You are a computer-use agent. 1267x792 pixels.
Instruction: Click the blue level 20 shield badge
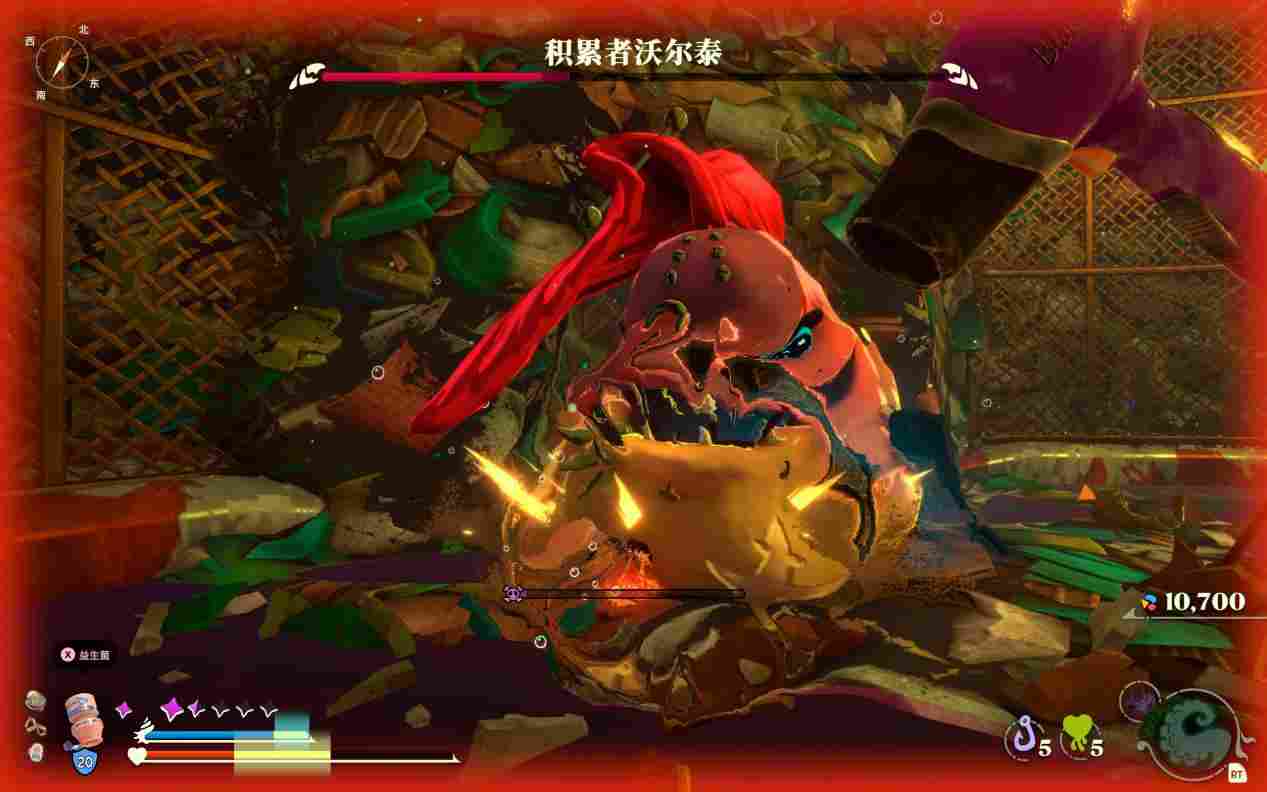tap(85, 763)
